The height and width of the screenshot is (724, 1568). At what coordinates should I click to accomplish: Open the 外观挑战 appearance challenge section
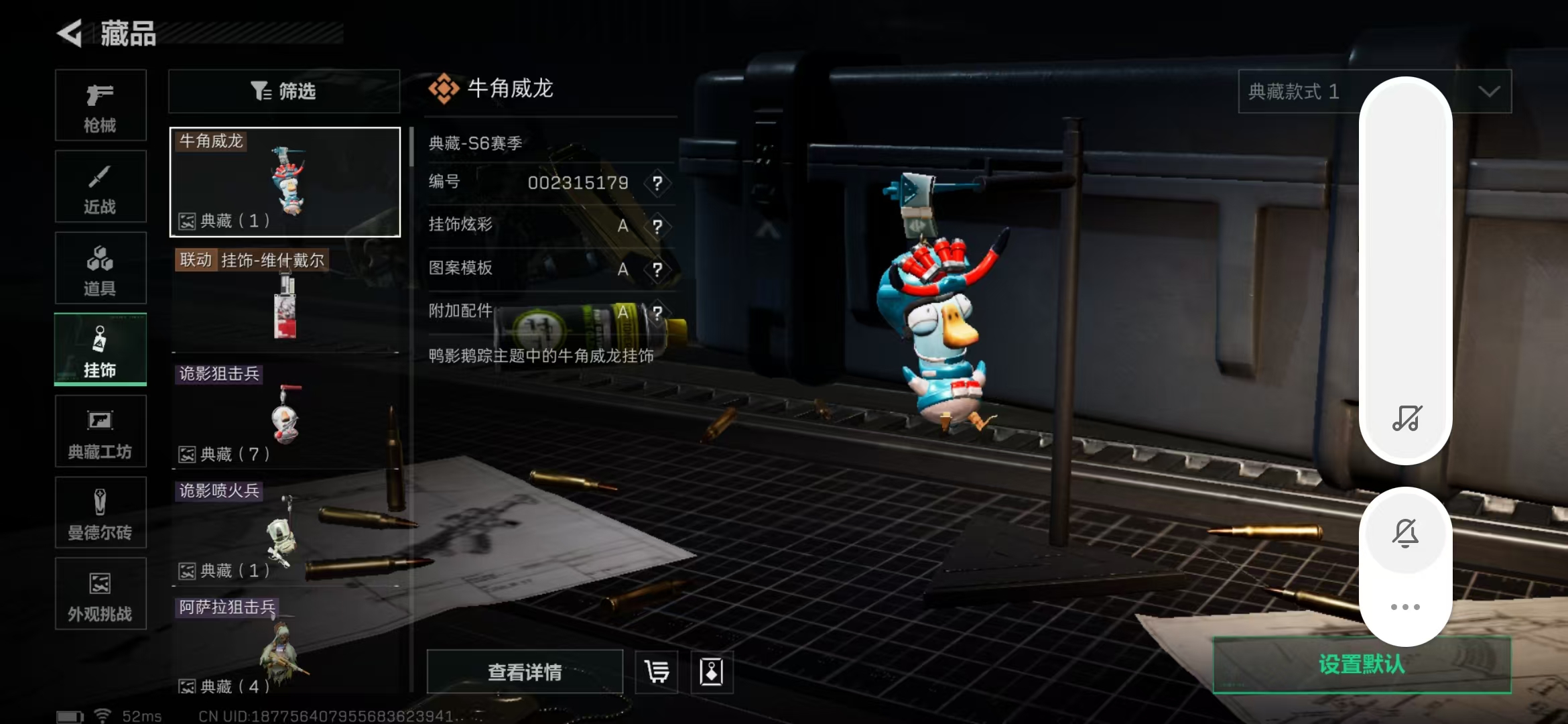(x=101, y=594)
